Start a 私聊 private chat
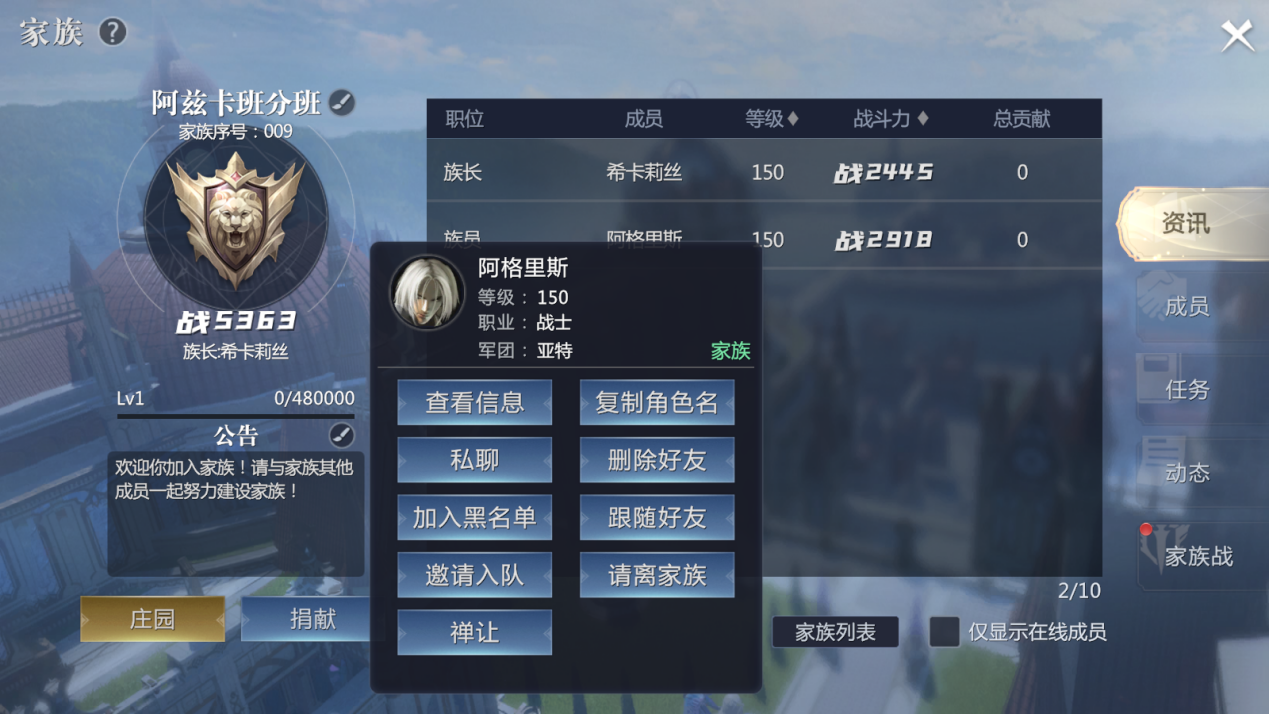 tap(474, 460)
